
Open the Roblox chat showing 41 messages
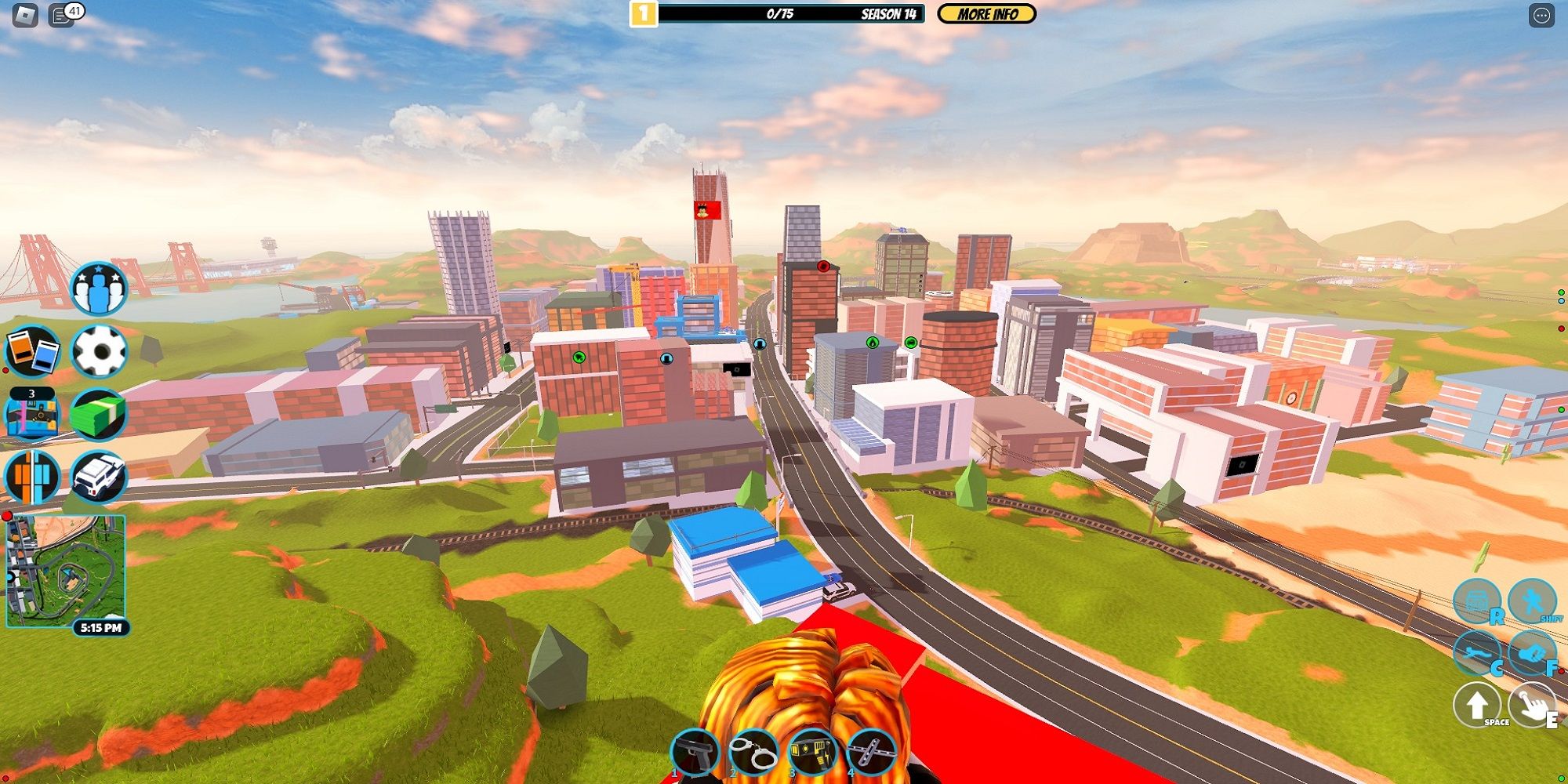pos(60,14)
